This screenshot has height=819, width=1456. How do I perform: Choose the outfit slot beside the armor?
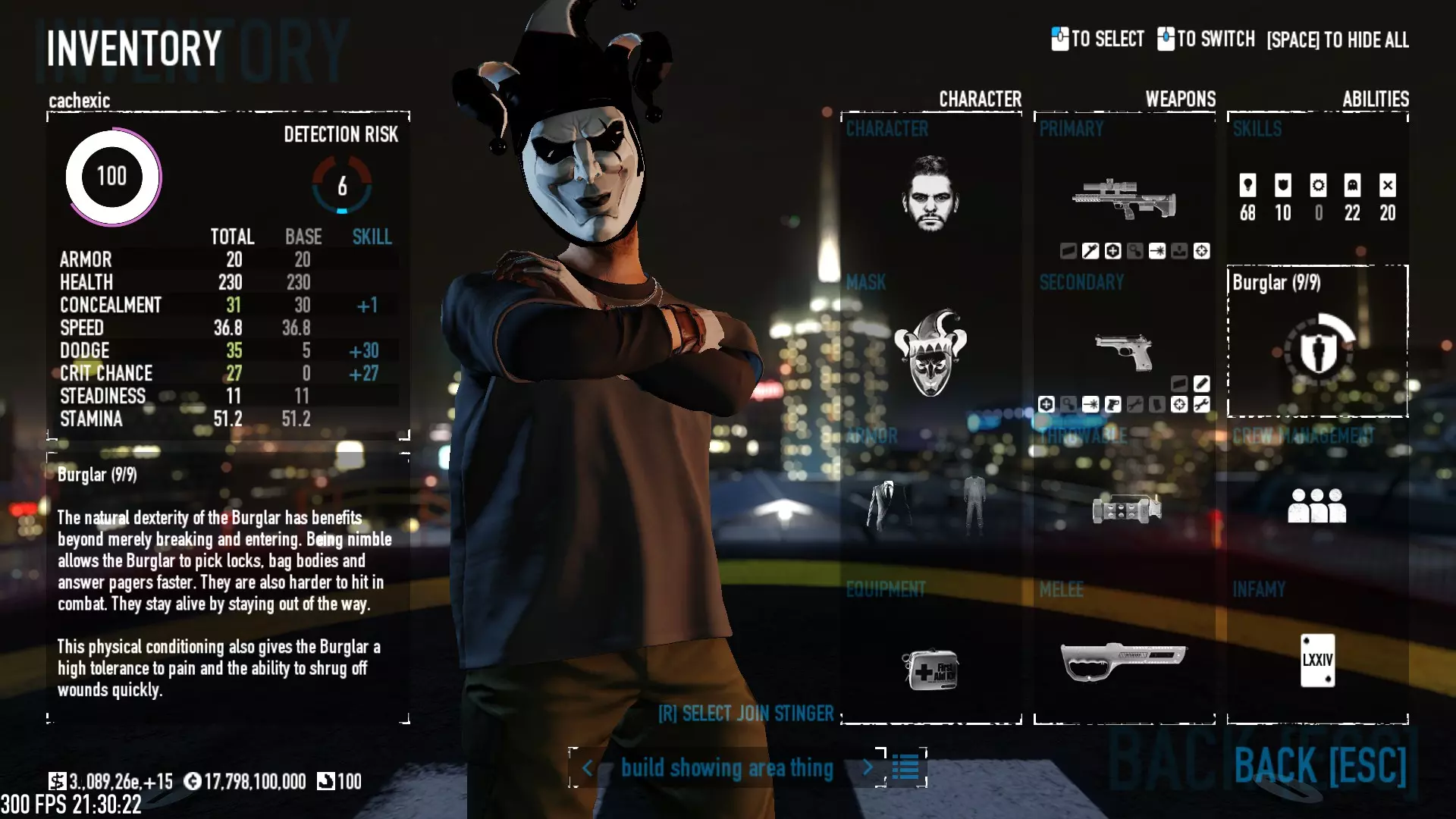tap(974, 503)
